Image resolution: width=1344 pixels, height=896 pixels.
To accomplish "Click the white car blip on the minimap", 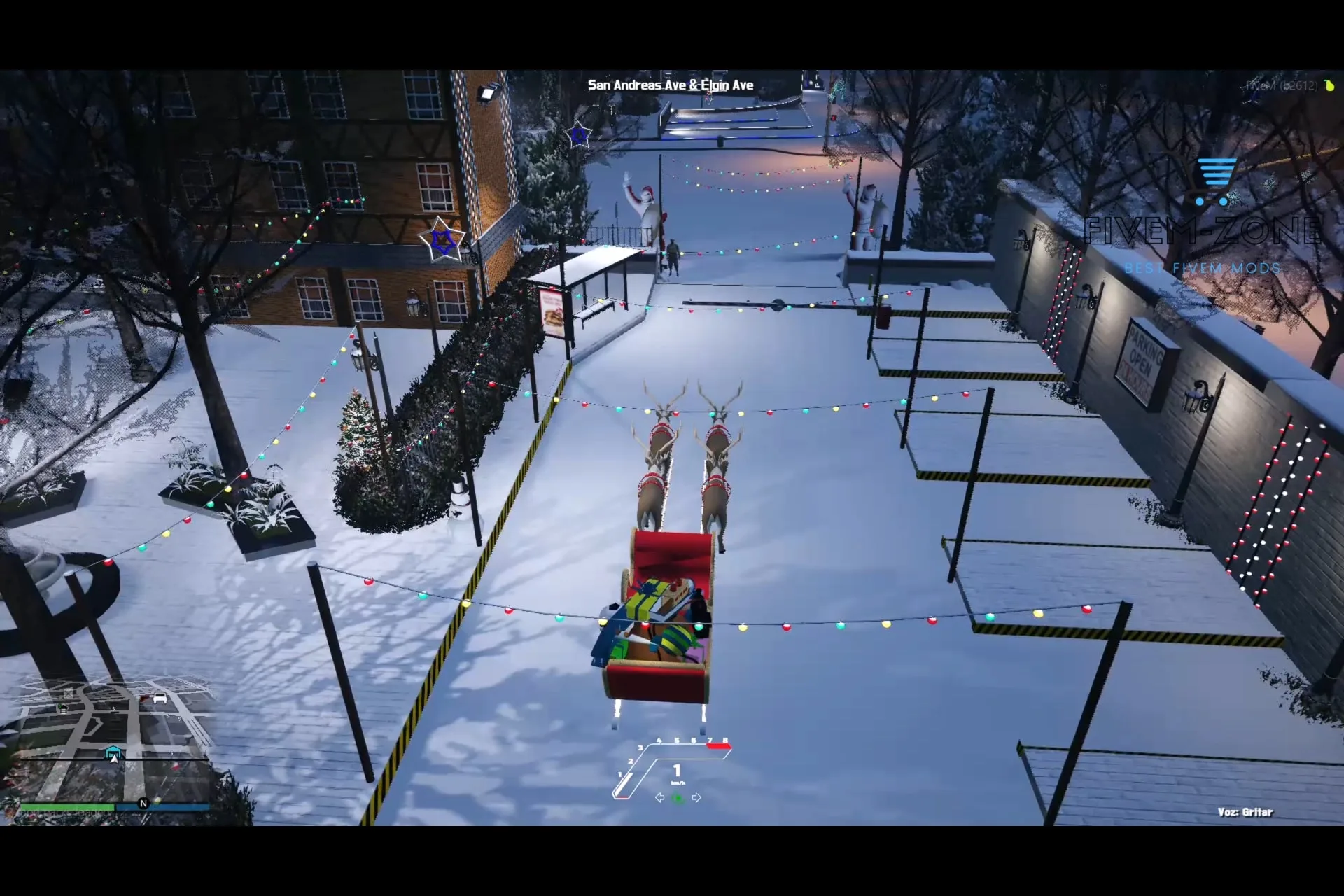I will click(x=160, y=698).
